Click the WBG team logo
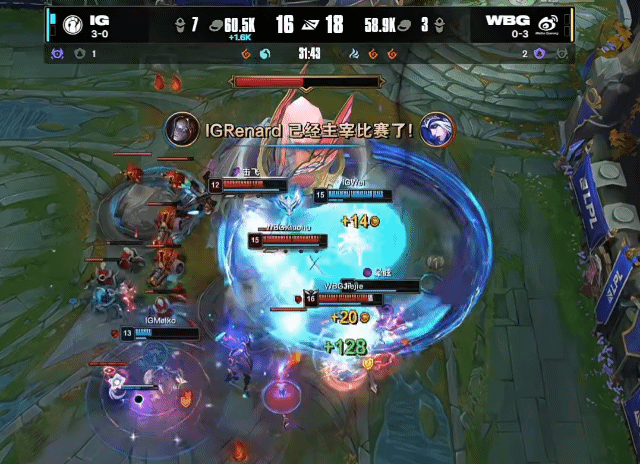 click(551, 24)
